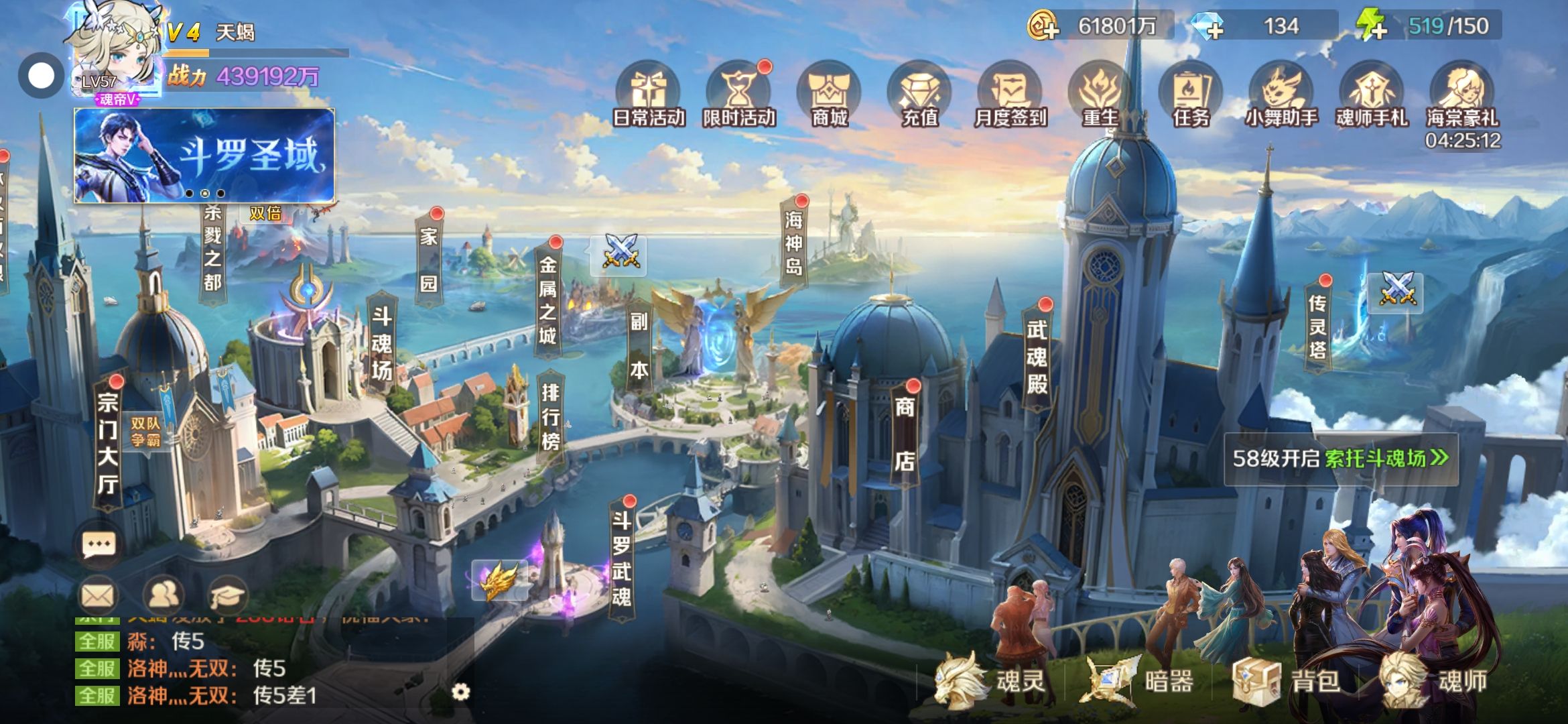This screenshot has height=724, width=1568.
Task: Tap the 斗罗圣域 promotional banner
Action: [204, 156]
